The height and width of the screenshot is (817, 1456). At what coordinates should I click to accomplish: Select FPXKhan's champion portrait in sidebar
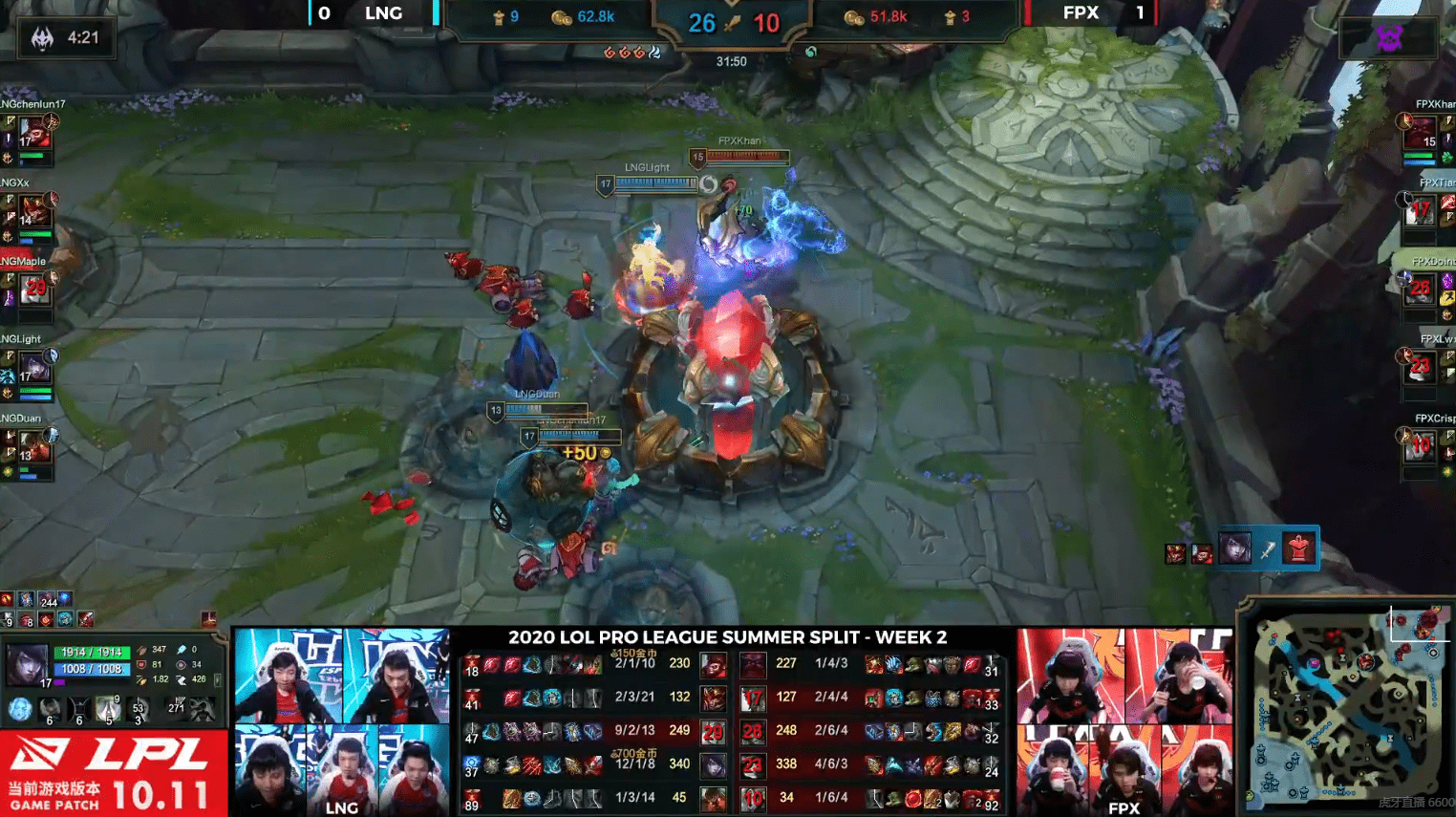coord(1421,132)
